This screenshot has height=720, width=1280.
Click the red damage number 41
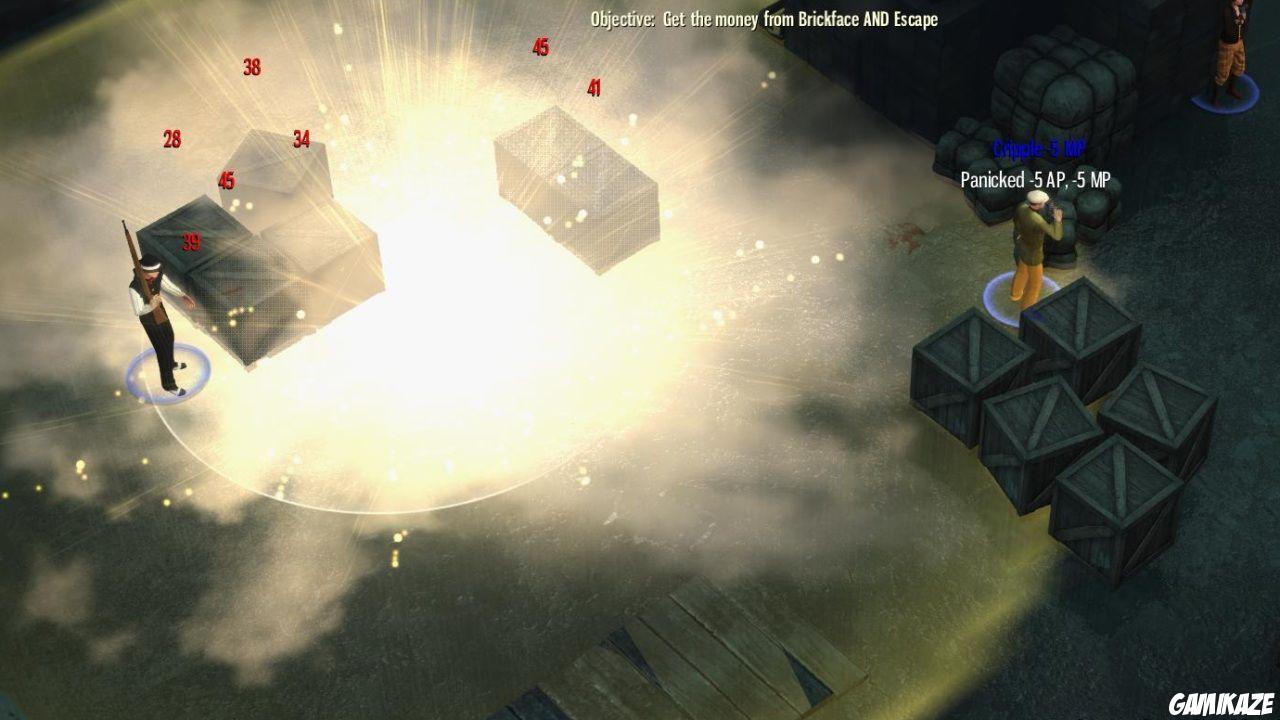tap(593, 89)
